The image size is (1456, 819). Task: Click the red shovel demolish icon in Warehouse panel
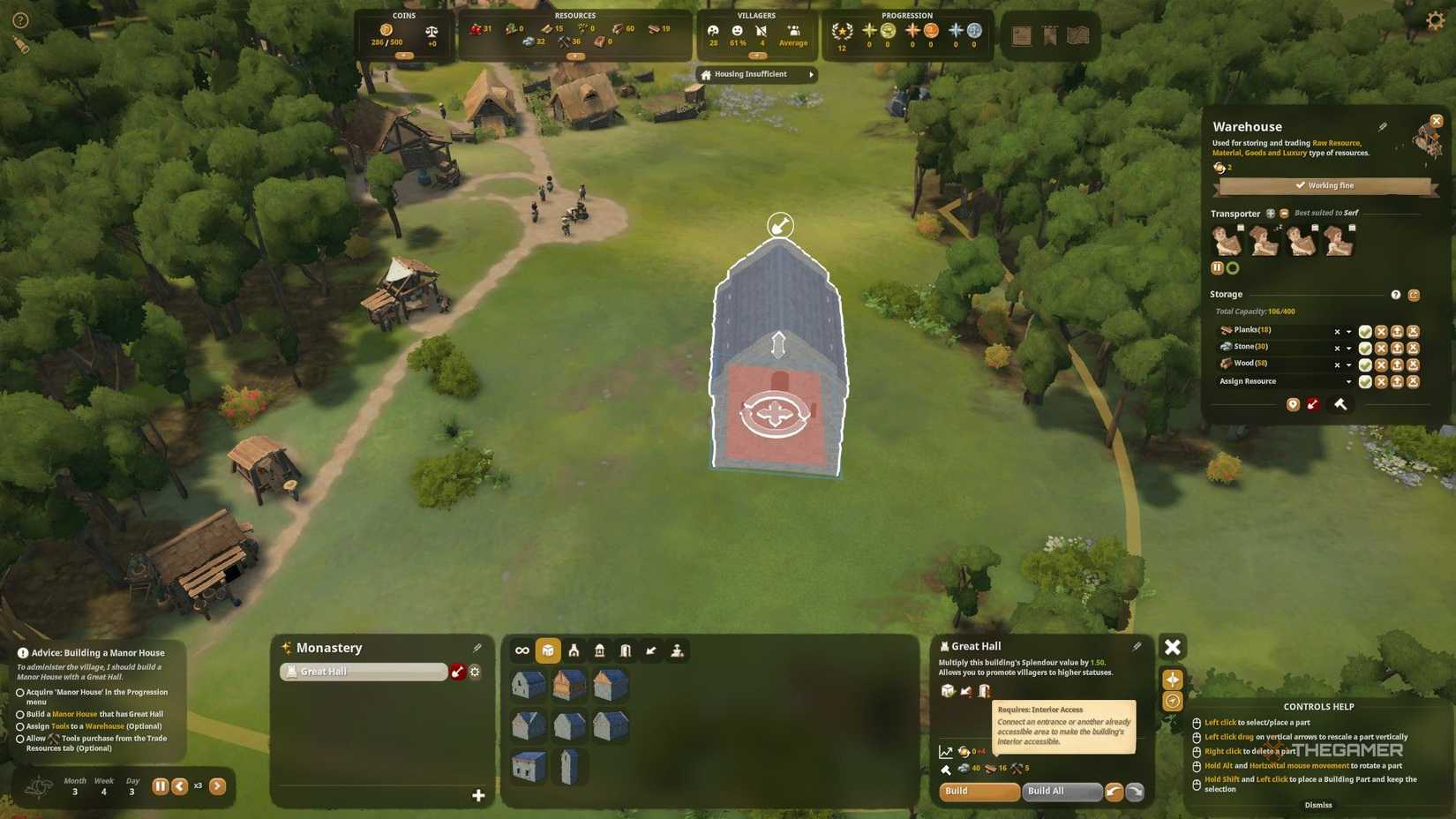click(x=1313, y=404)
